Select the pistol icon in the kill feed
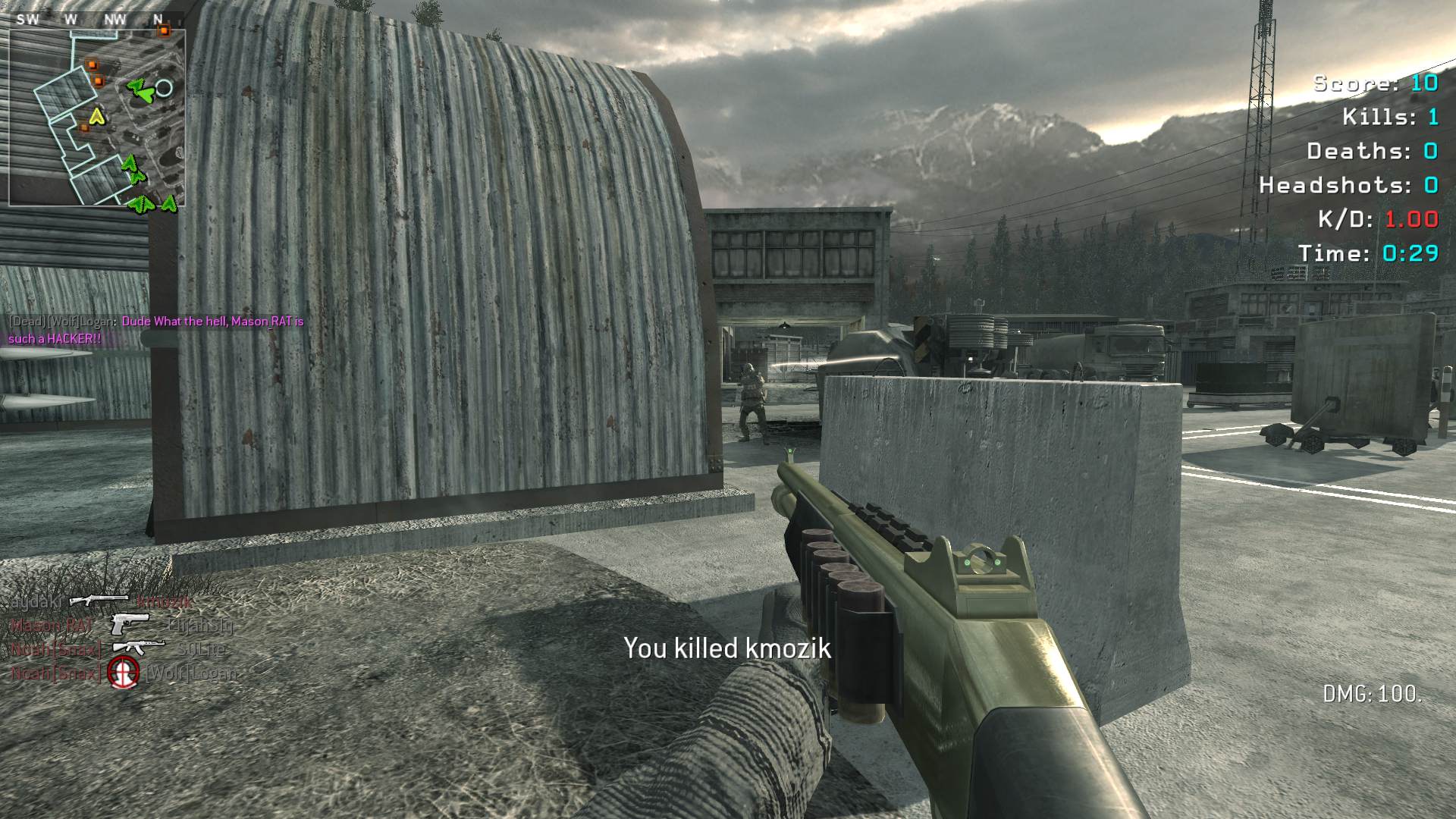This screenshot has height=819, width=1456. [130, 624]
